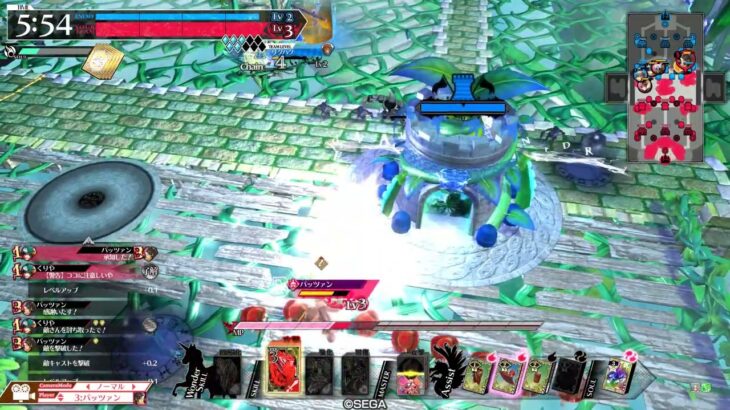The image size is (730, 410).
Task: Choose the pink-bordered assist card
Action: pos(510,376)
